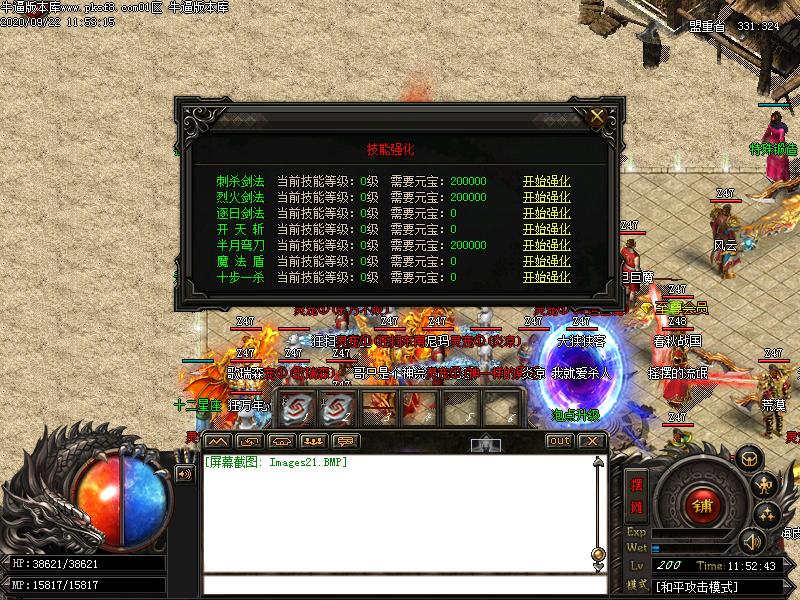
Task: Enhance the 开天斩 skill
Action: click(x=546, y=229)
